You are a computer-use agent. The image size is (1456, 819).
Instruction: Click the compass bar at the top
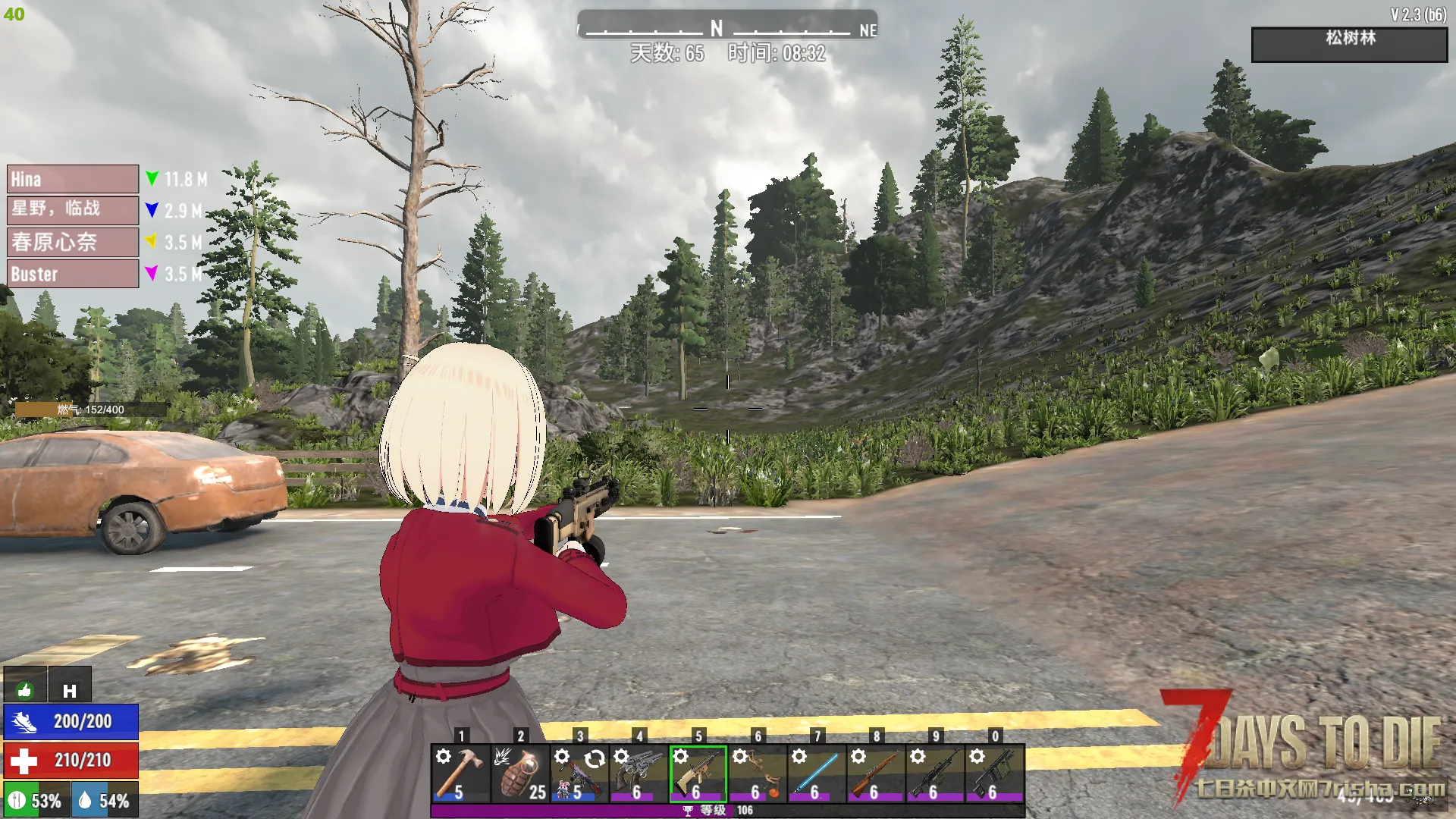726,27
